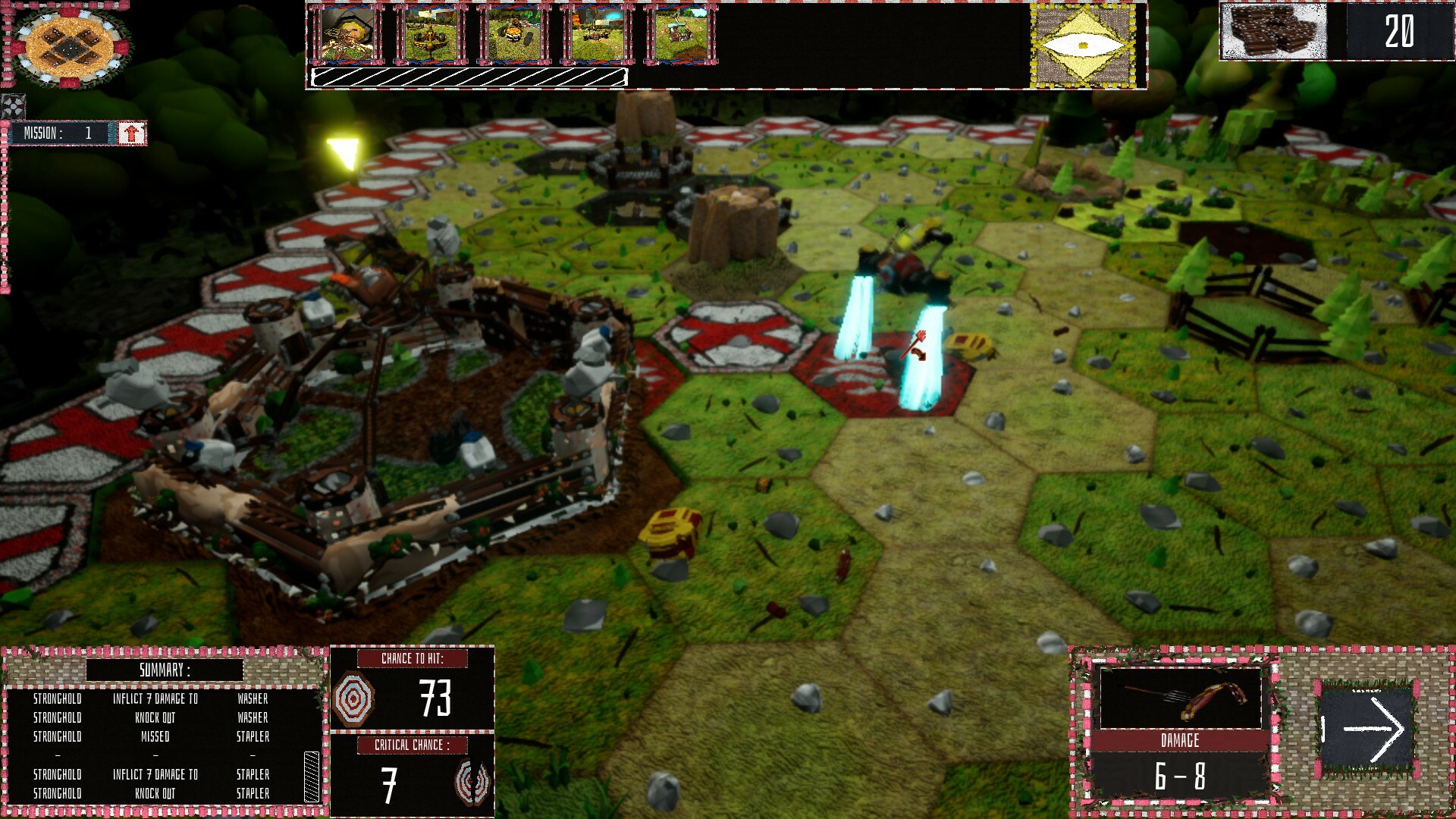Select the yellow eye end-turn emblem icon

(1082, 45)
